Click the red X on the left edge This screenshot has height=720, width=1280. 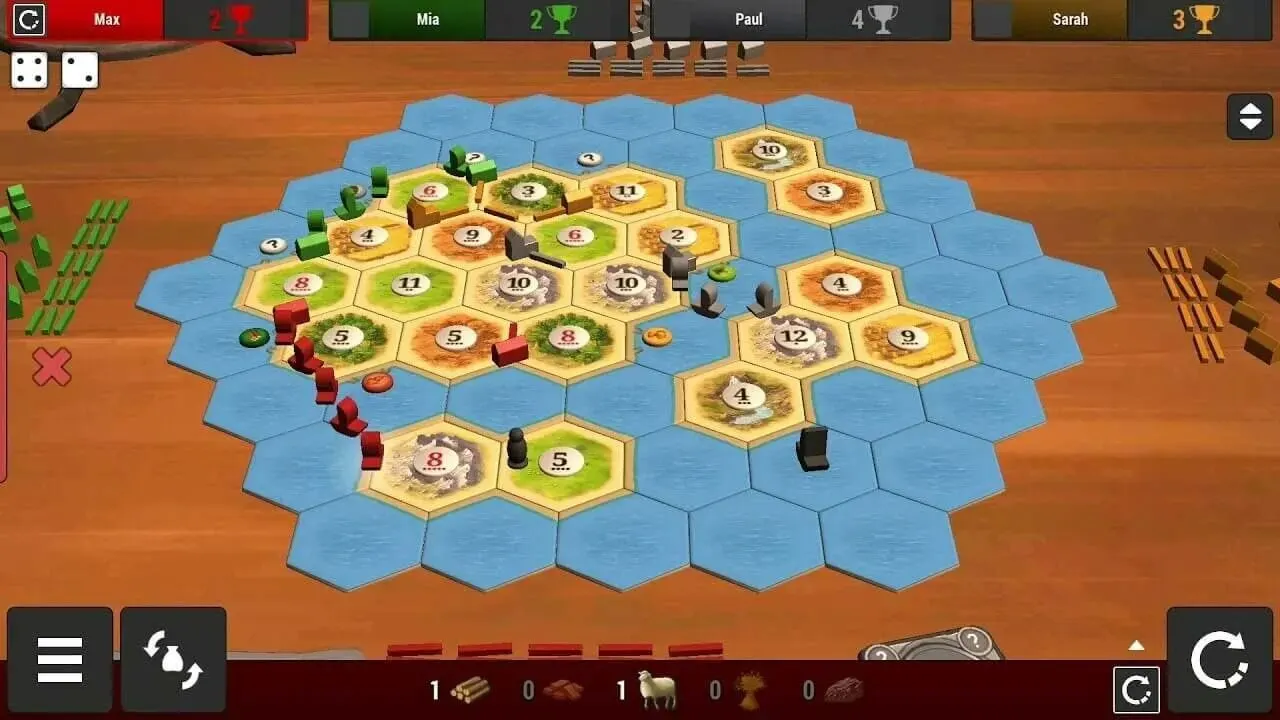49,365
